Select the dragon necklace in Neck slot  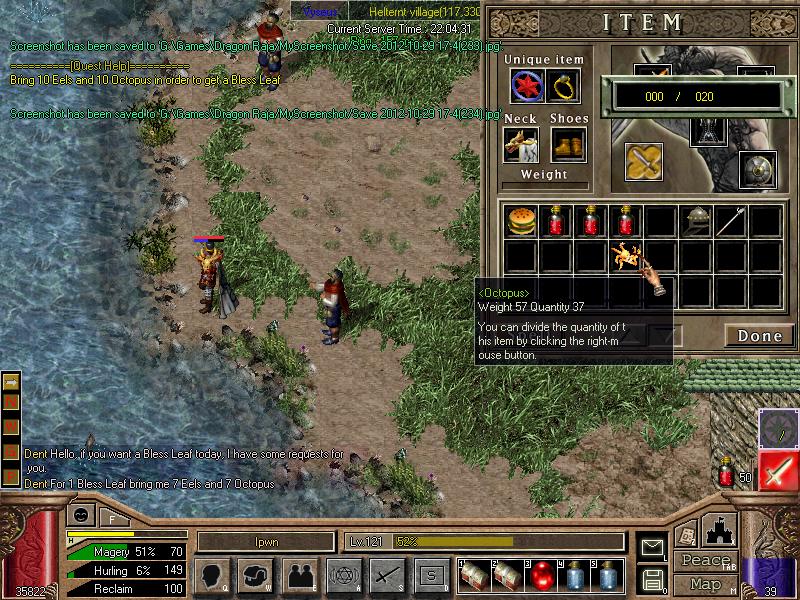click(x=521, y=145)
